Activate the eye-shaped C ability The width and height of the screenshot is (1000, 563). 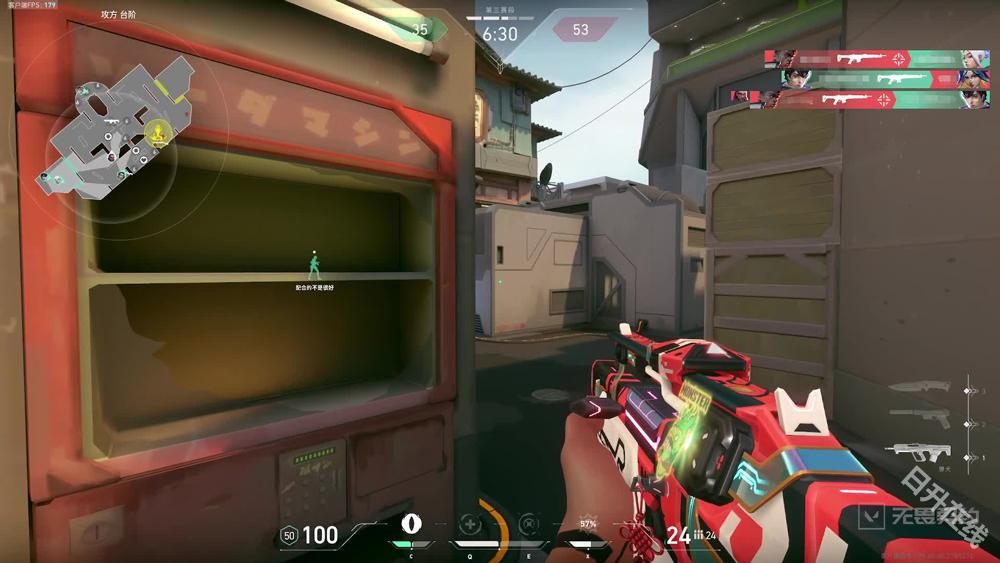click(409, 523)
